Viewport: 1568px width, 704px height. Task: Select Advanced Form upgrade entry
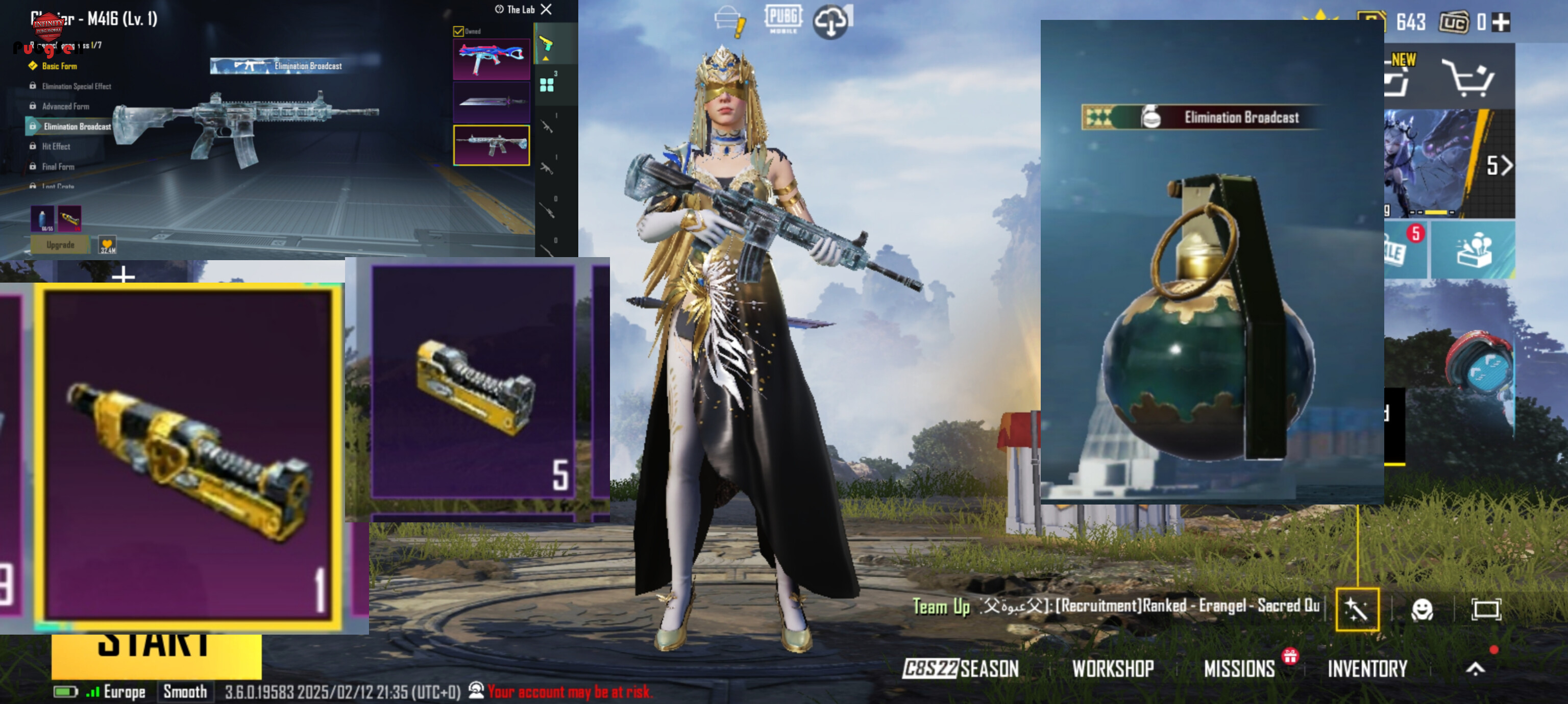[65, 107]
